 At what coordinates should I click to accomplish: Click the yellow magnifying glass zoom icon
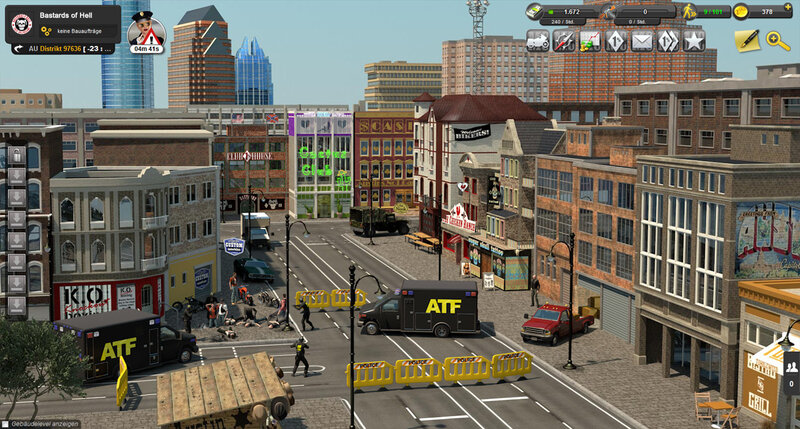point(778,40)
